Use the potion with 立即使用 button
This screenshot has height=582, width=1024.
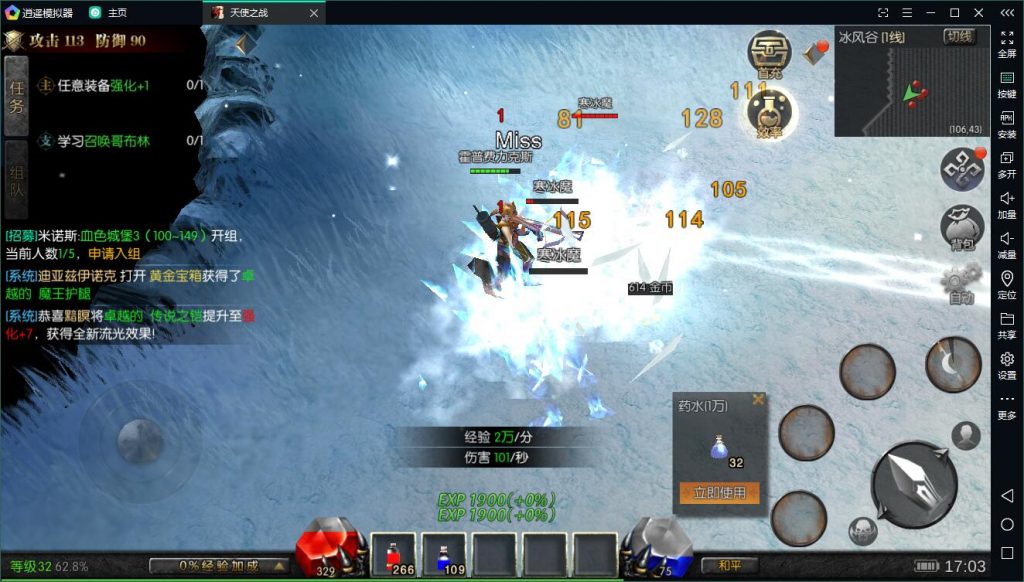click(719, 493)
